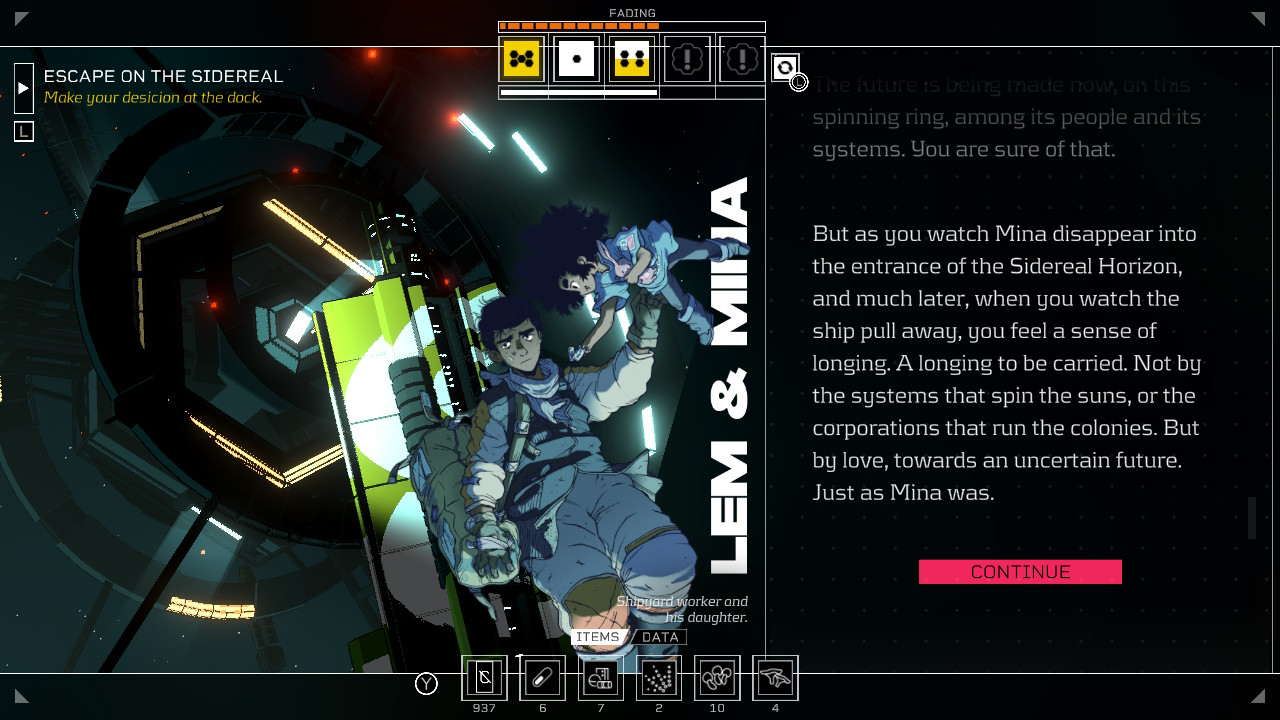
Task: Switch to the Data tab
Action: coord(660,637)
